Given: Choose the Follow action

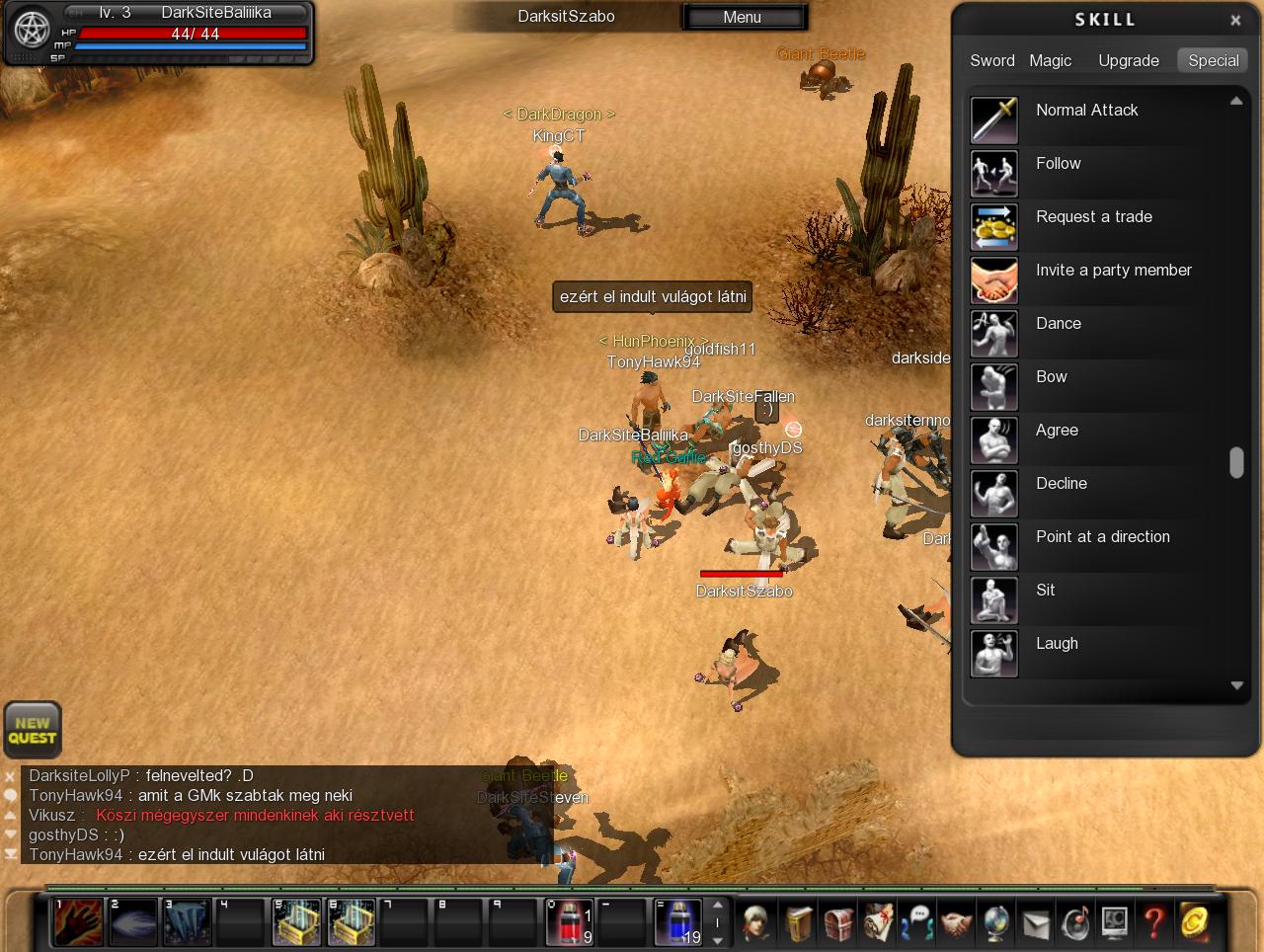Looking at the screenshot, I should pyautogui.click(x=1058, y=164).
